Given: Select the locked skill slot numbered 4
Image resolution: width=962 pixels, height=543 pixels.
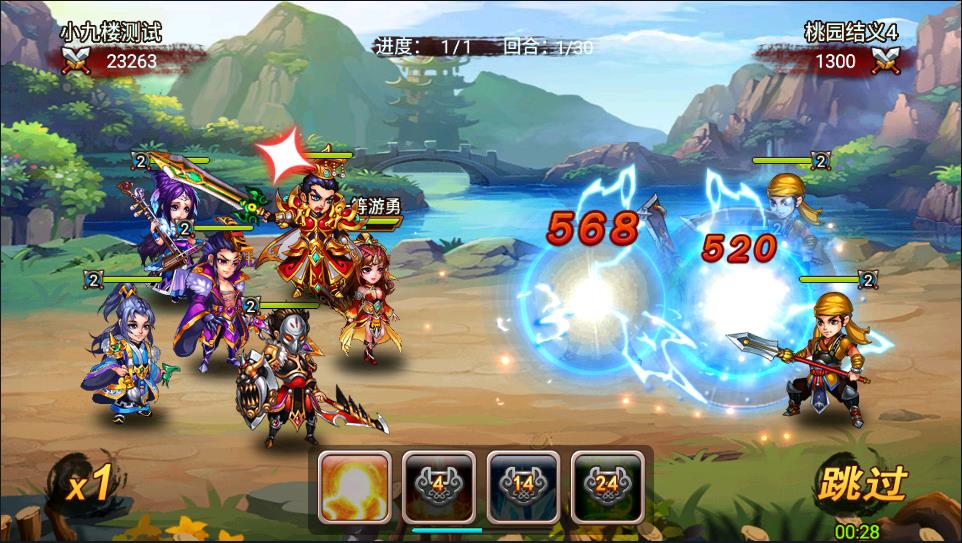Looking at the screenshot, I should click(x=438, y=487).
